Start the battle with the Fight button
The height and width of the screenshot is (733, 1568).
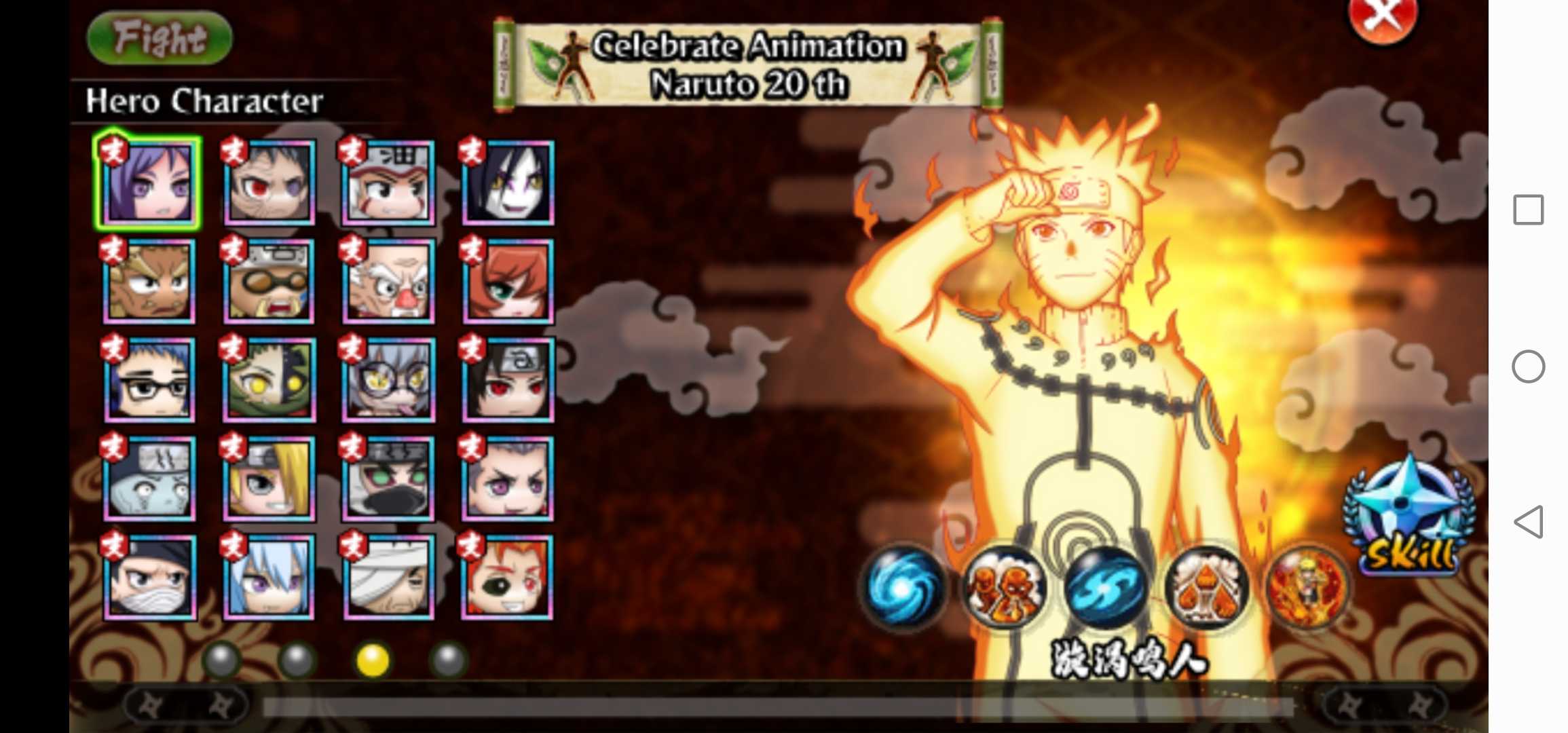[x=160, y=38]
